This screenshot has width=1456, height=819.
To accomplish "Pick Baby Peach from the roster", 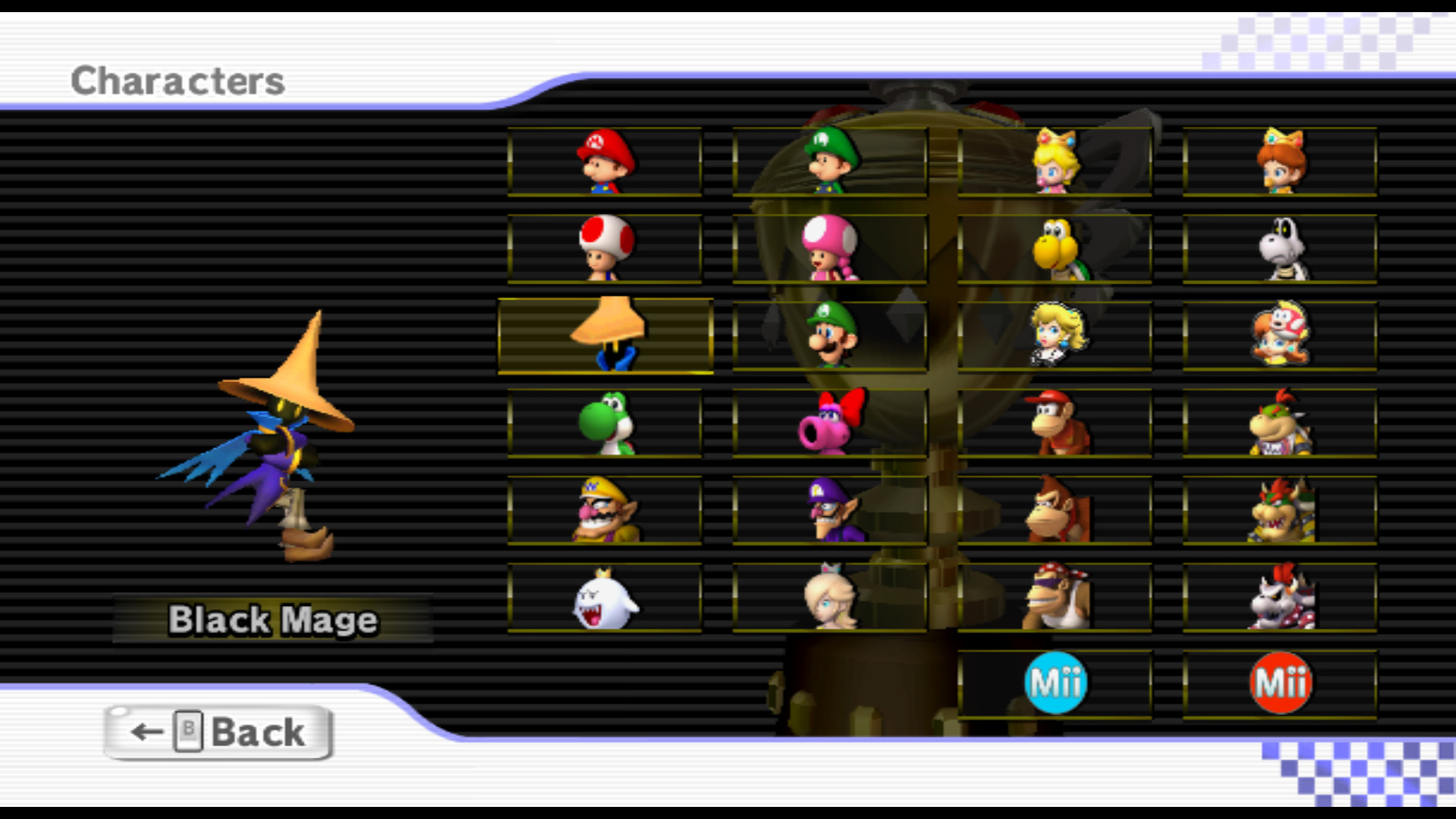I will click(1054, 162).
